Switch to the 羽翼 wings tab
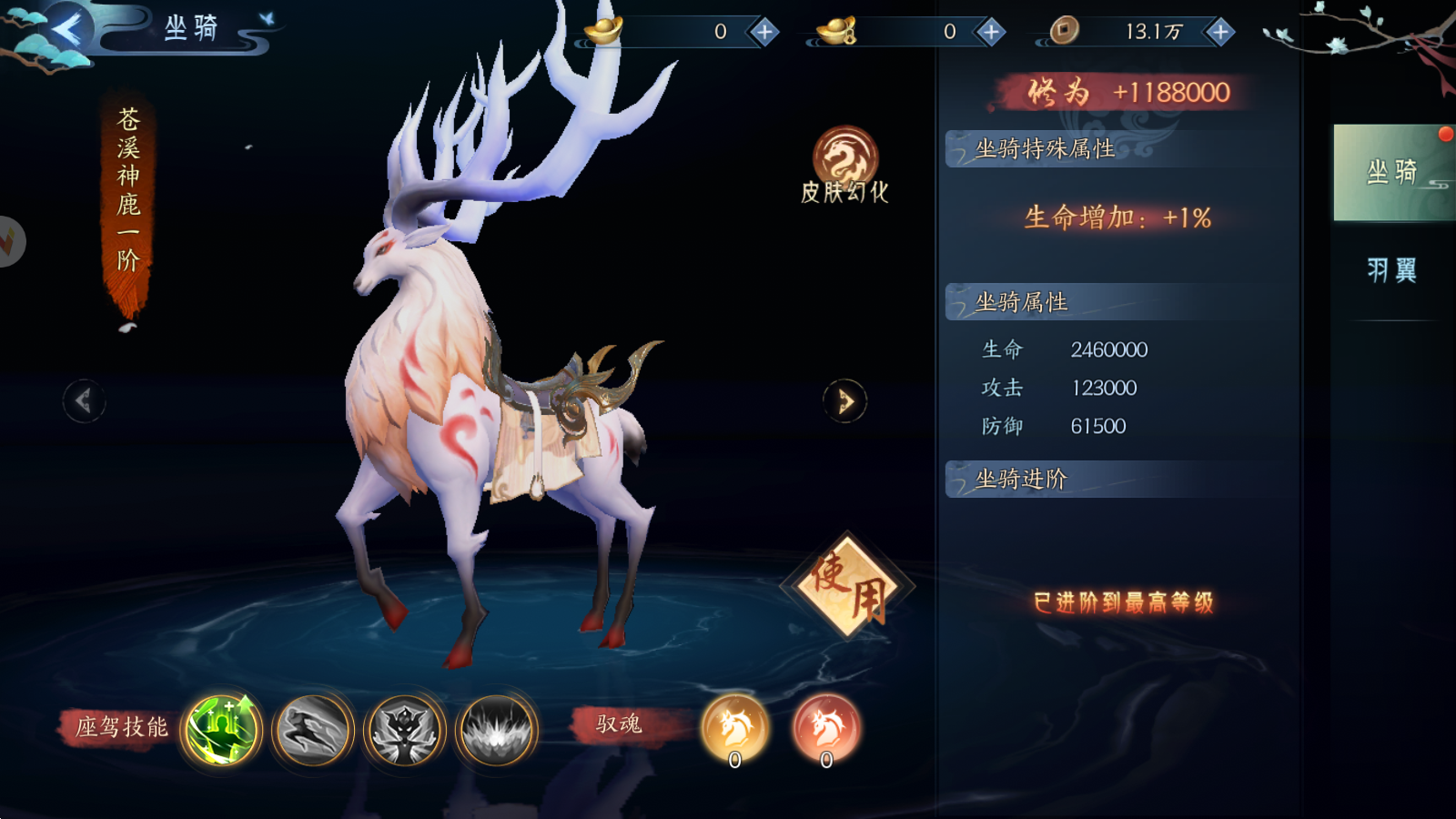Screen dimensions: 1456x819 tap(1391, 270)
